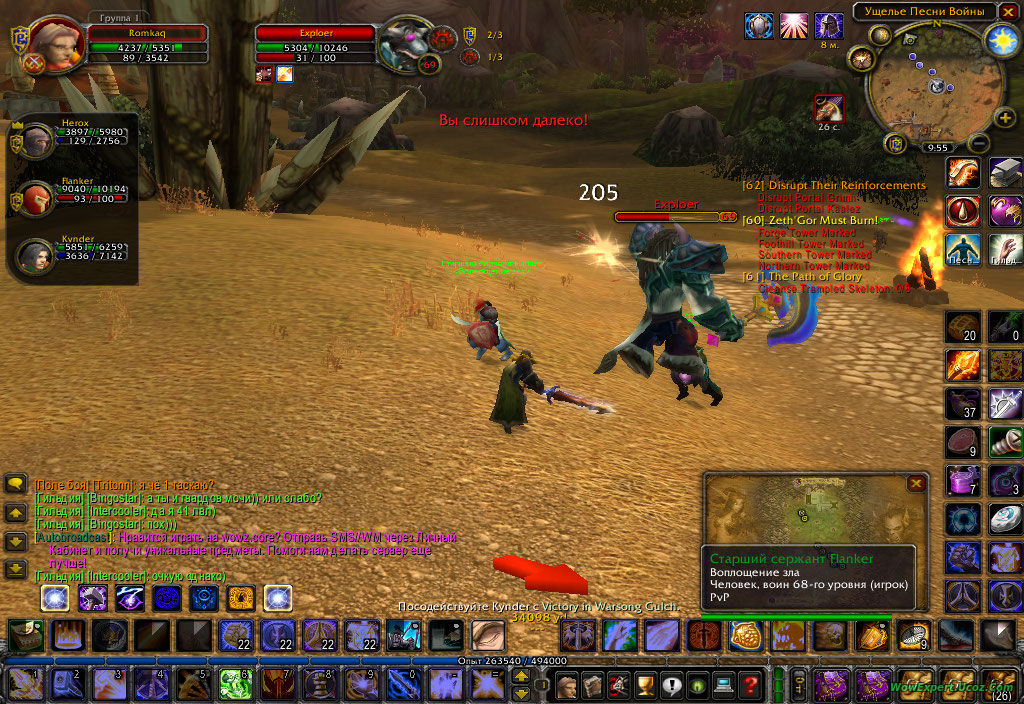The width and height of the screenshot is (1024, 704).
Task: Close the battlefield mini-map panel
Action: point(915,484)
